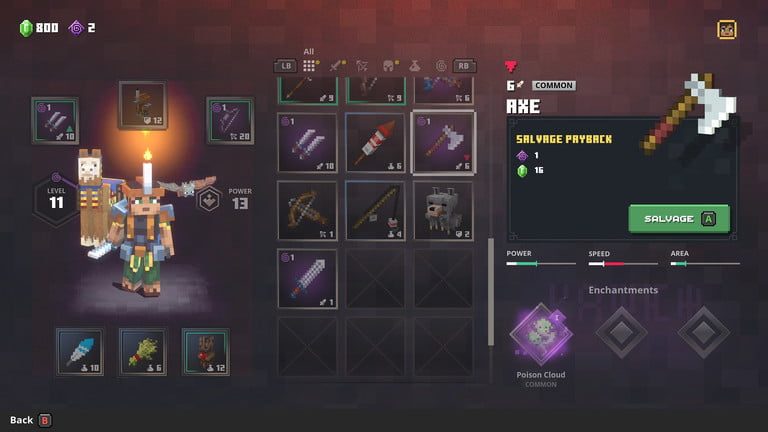Open the equipped bow slot
This screenshot has height=432, width=768.
(229, 121)
